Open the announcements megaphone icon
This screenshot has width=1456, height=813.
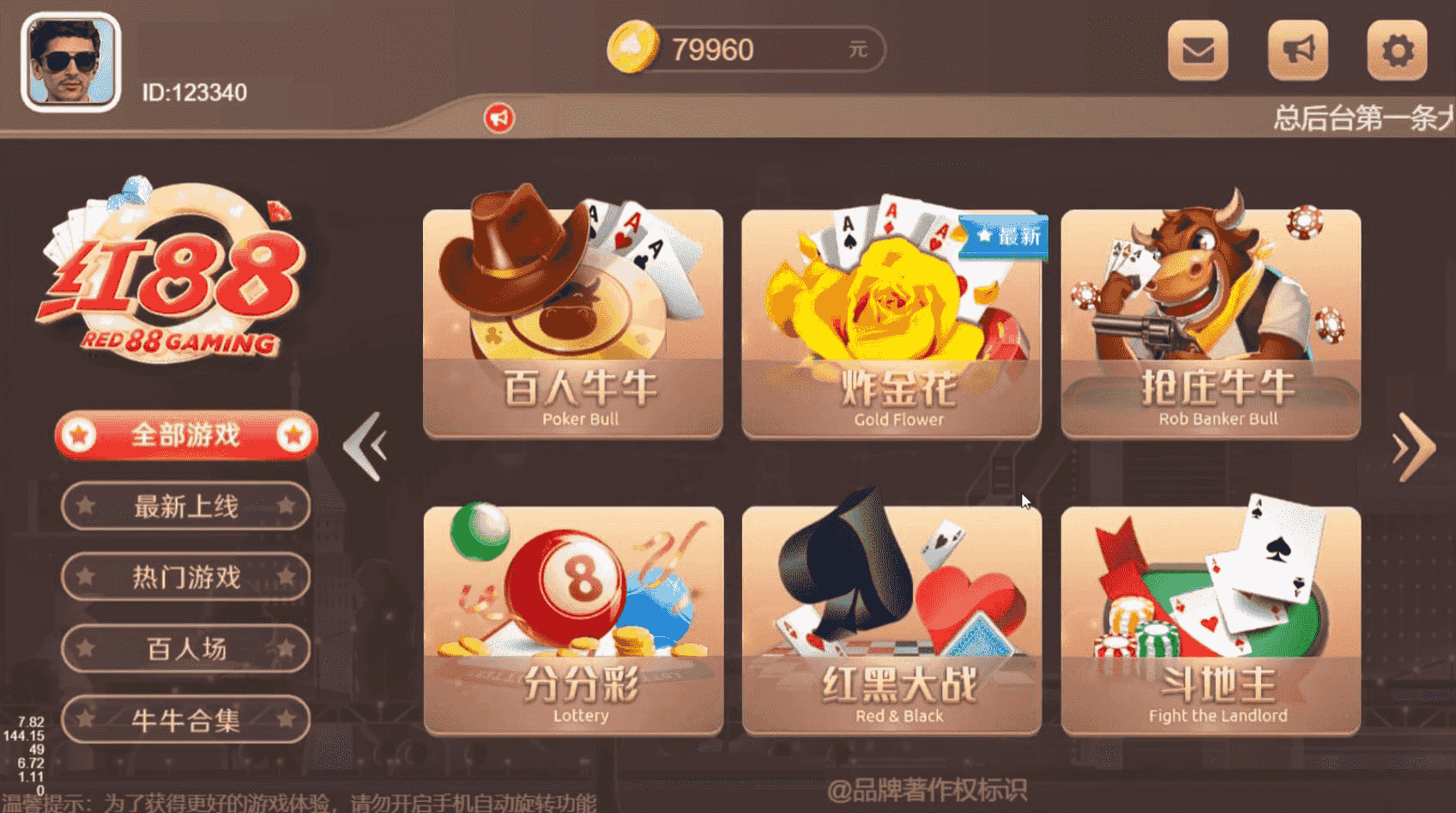tap(1297, 51)
